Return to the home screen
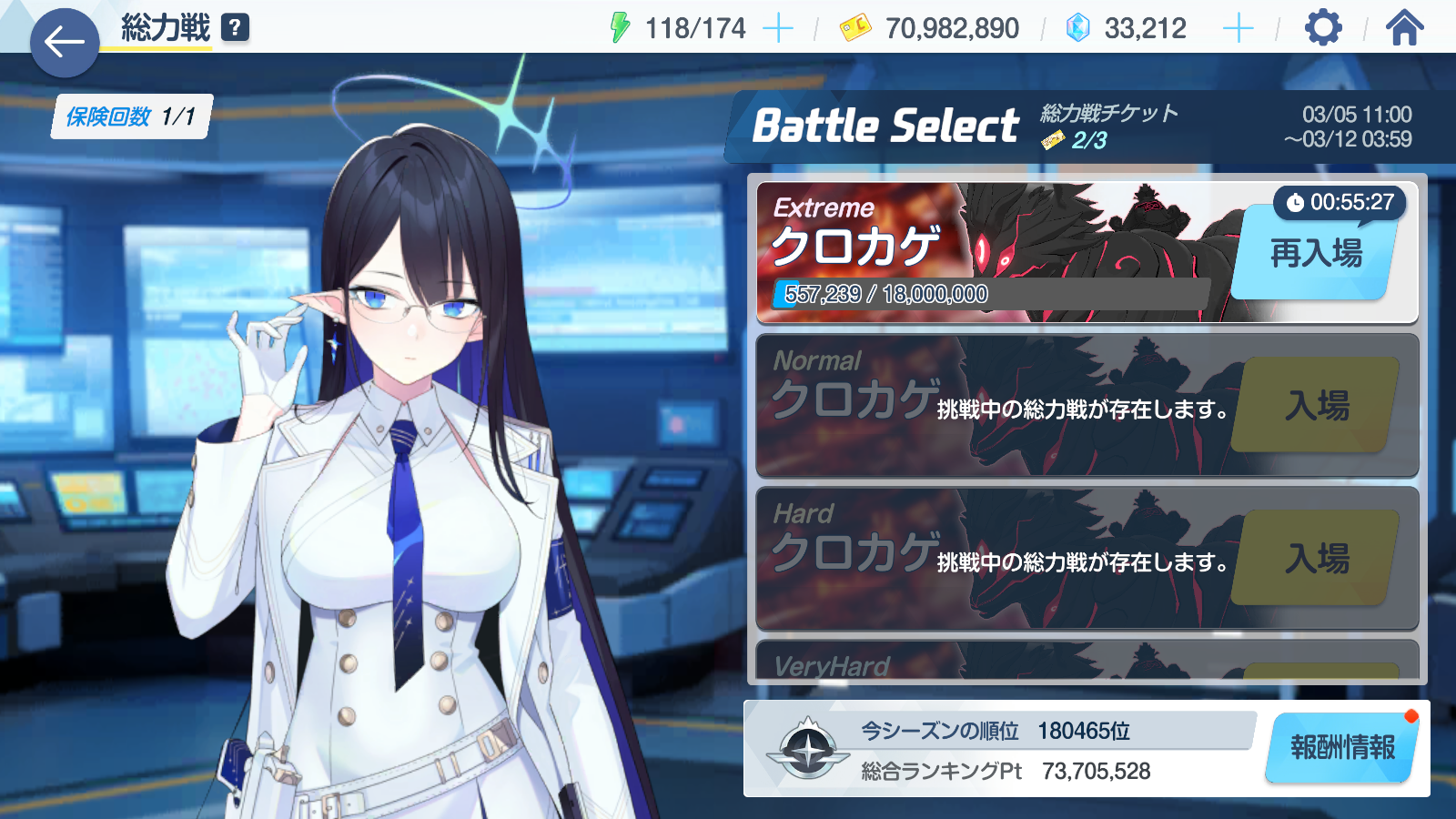Image resolution: width=1456 pixels, height=819 pixels. (x=1404, y=28)
